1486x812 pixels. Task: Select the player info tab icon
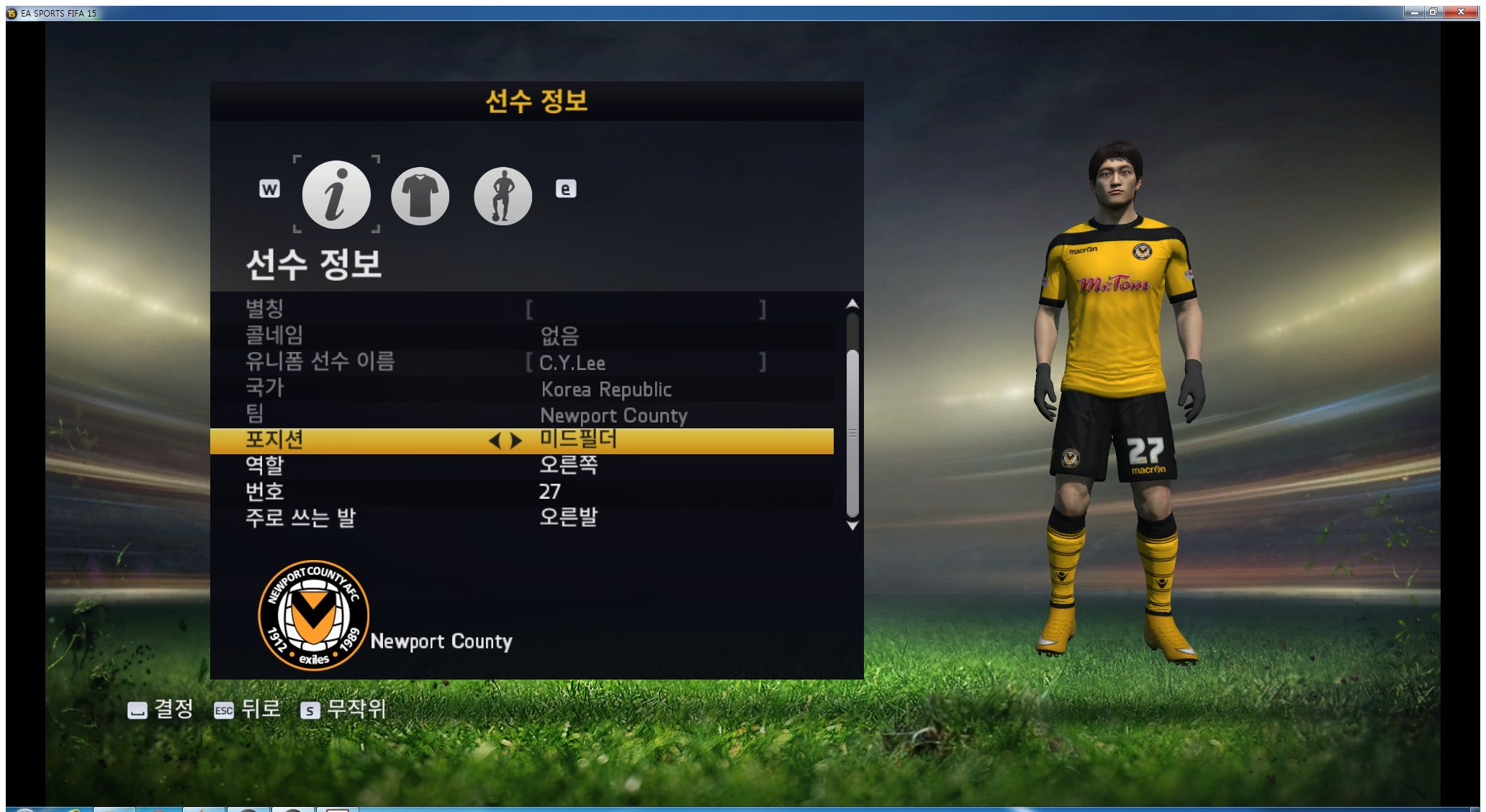tap(336, 194)
